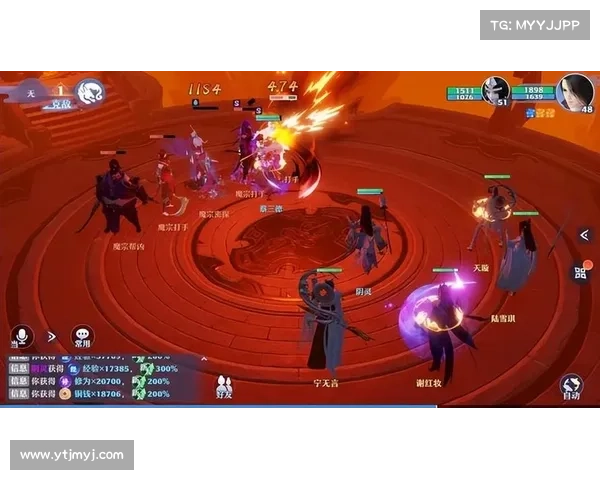Tap the microphone voice chat button
This screenshot has height=480, width=600.
coord(21,336)
